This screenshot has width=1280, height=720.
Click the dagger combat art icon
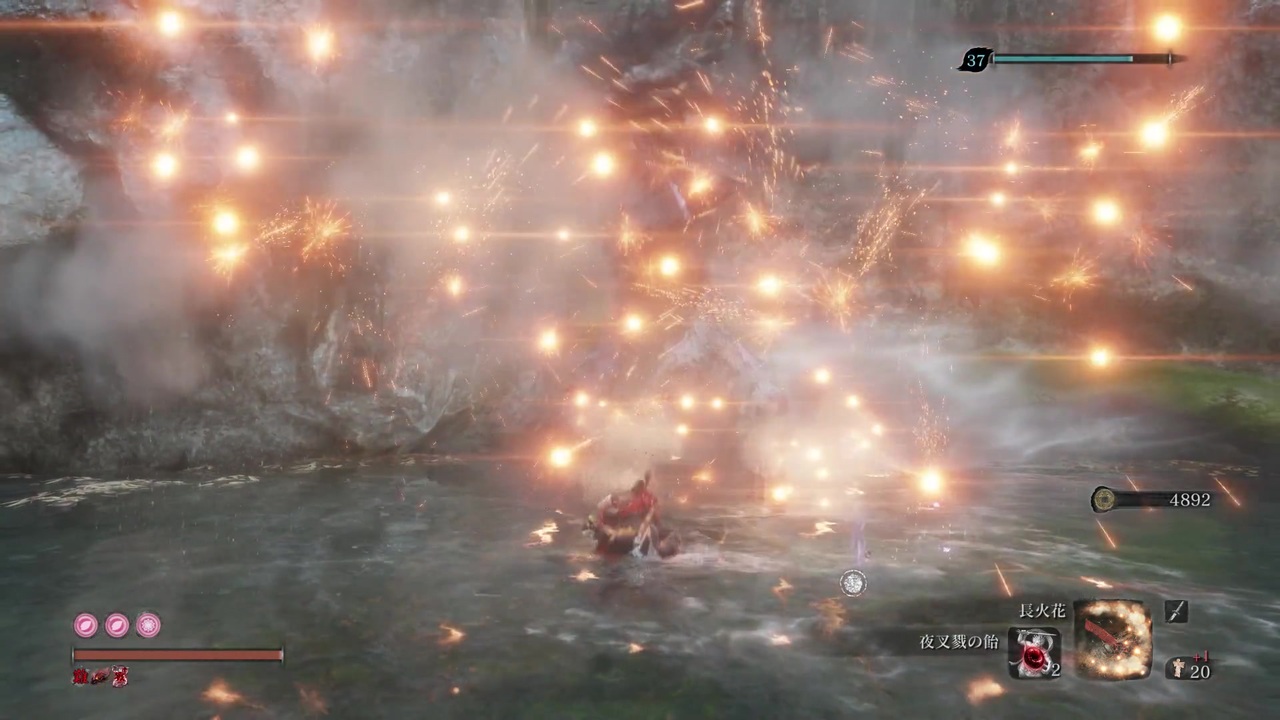pyautogui.click(x=1176, y=611)
